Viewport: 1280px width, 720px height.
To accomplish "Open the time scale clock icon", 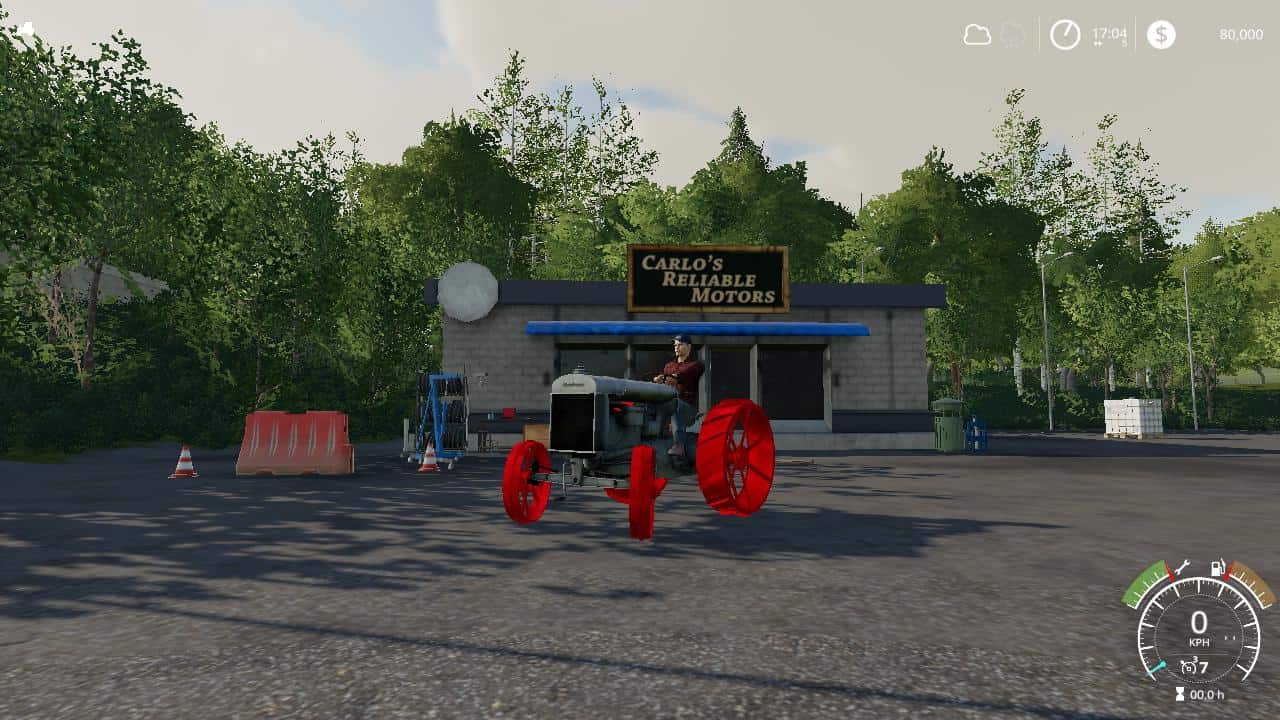I will tap(1064, 33).
